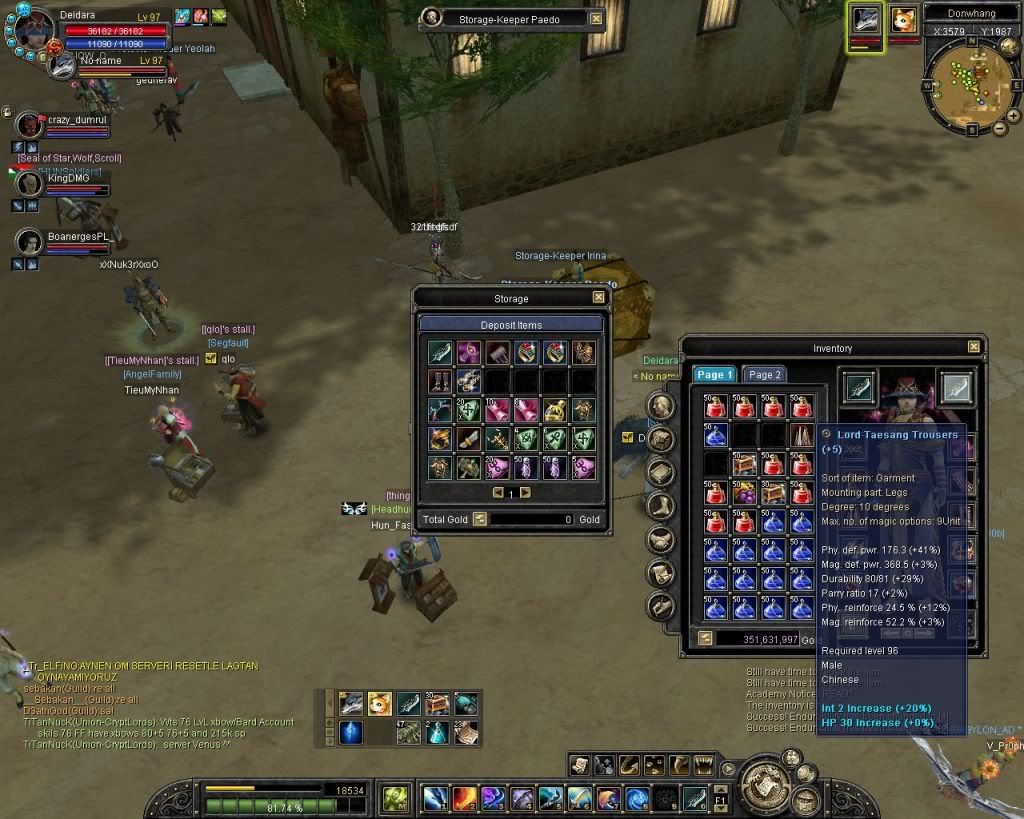Select inventory Page 1 tab
Screen dimensions: 1024x819
tap(715, 374)
